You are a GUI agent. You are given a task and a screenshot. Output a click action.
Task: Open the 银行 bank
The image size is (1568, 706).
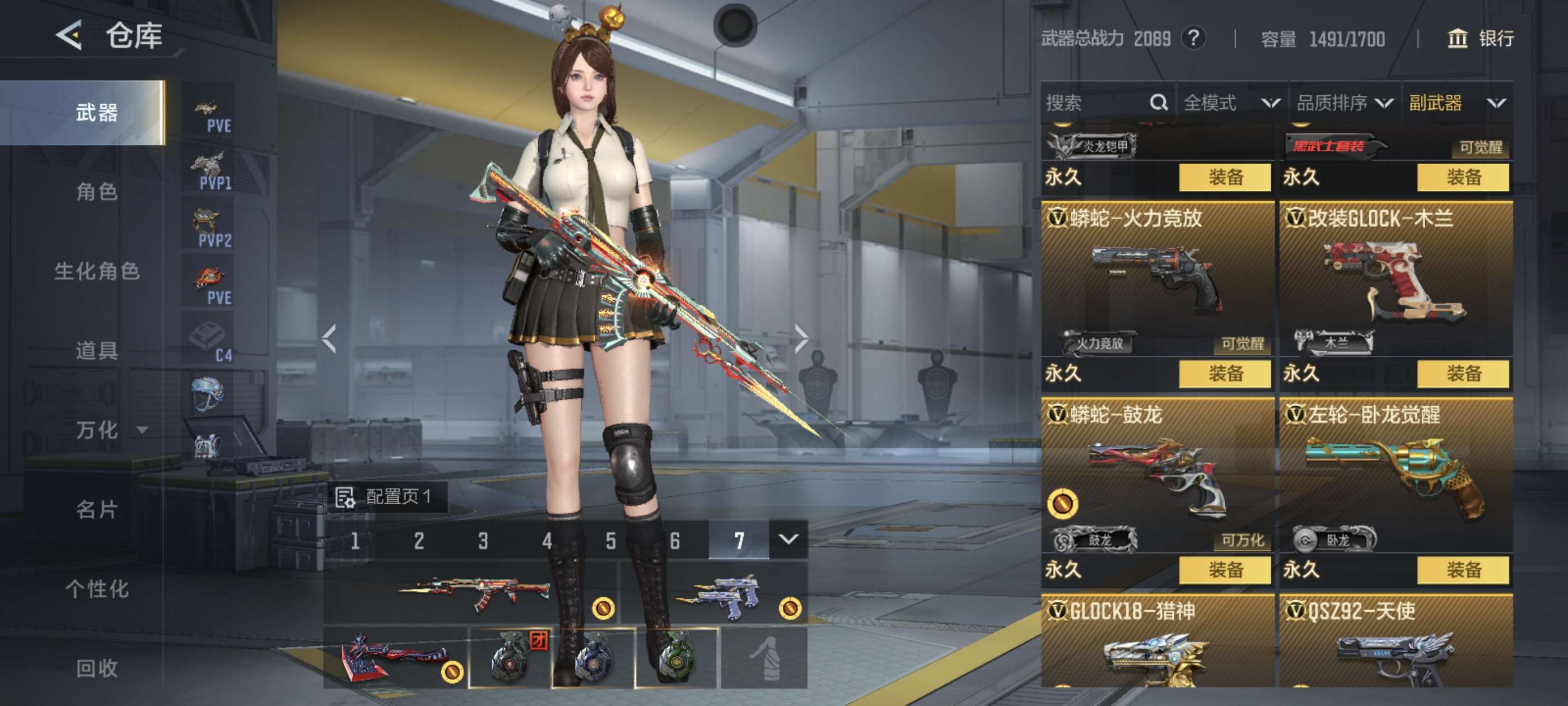[x=1480, y=39]
